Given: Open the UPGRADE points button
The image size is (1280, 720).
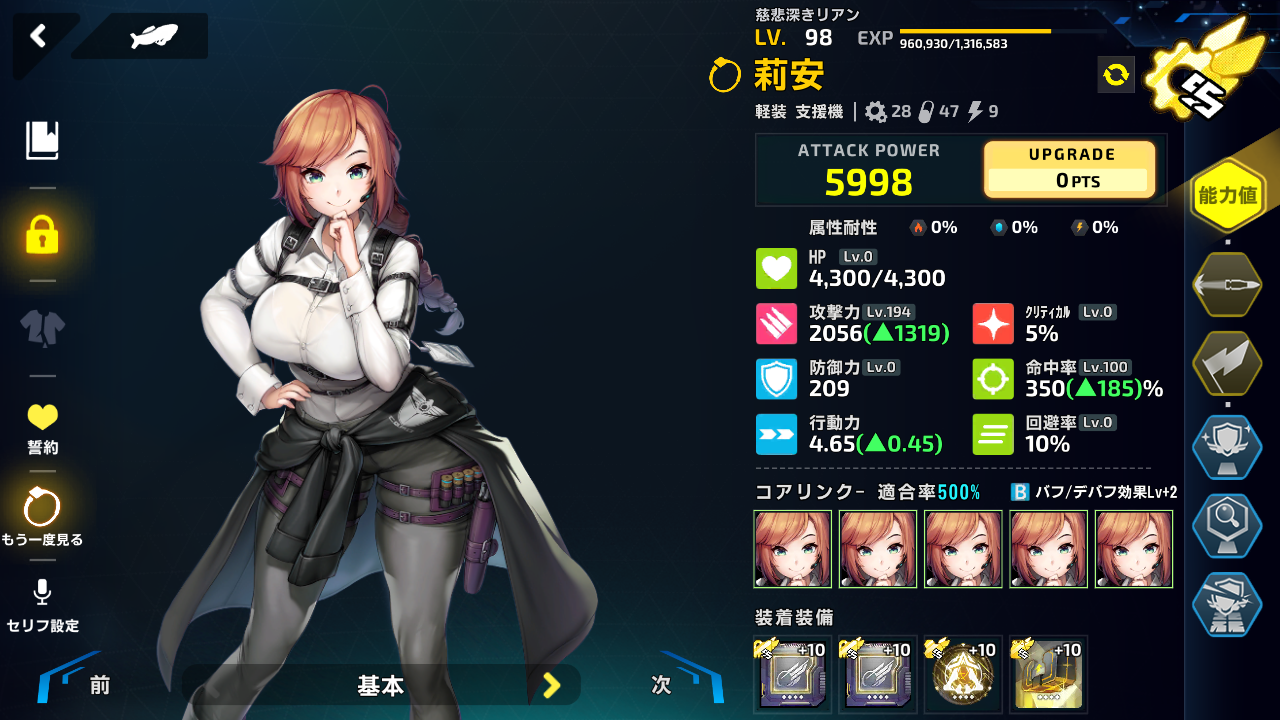Looking at the screenshot, I should [1070, 169].
